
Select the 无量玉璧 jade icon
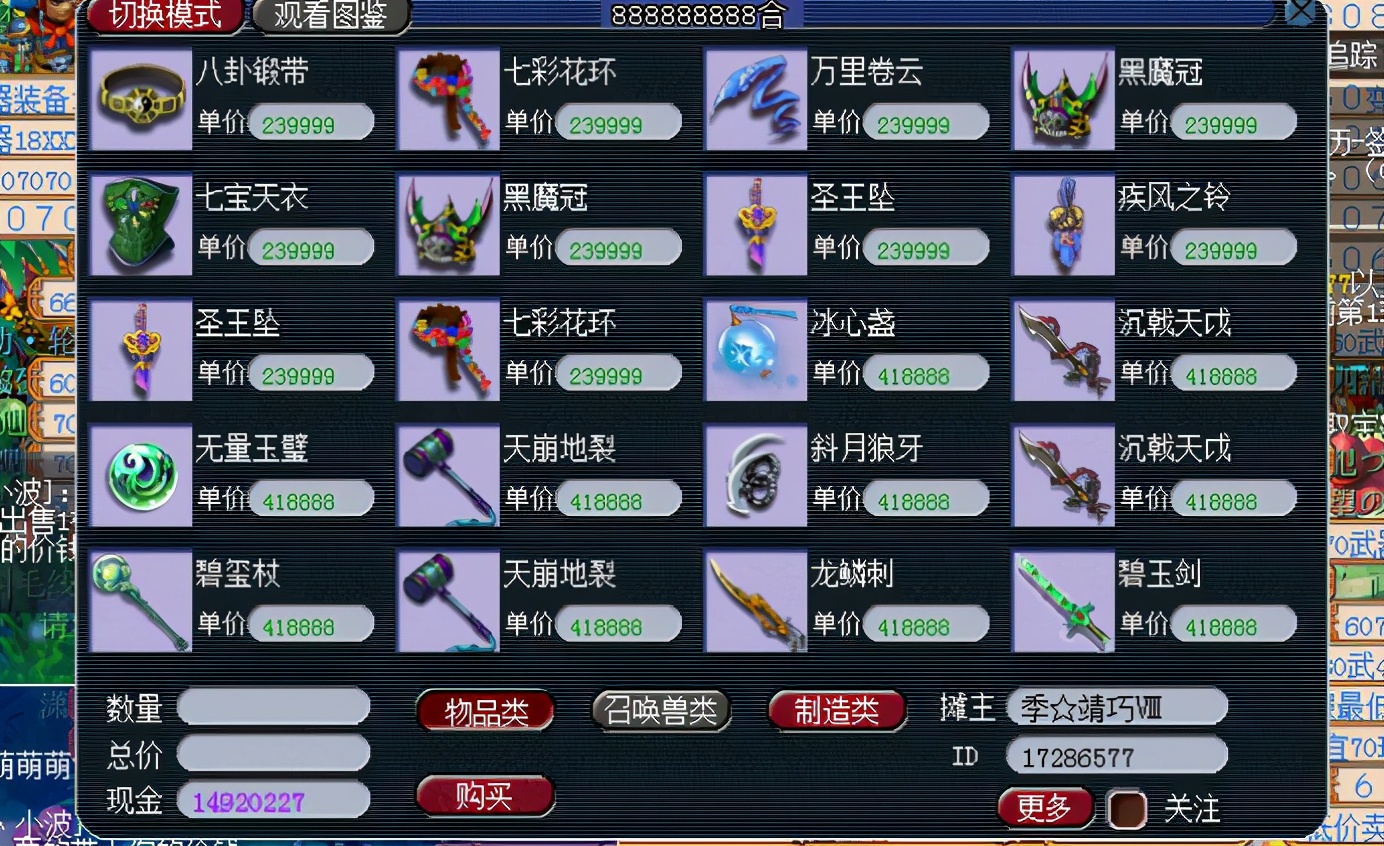pyautogui.click(x=140, y=475)
